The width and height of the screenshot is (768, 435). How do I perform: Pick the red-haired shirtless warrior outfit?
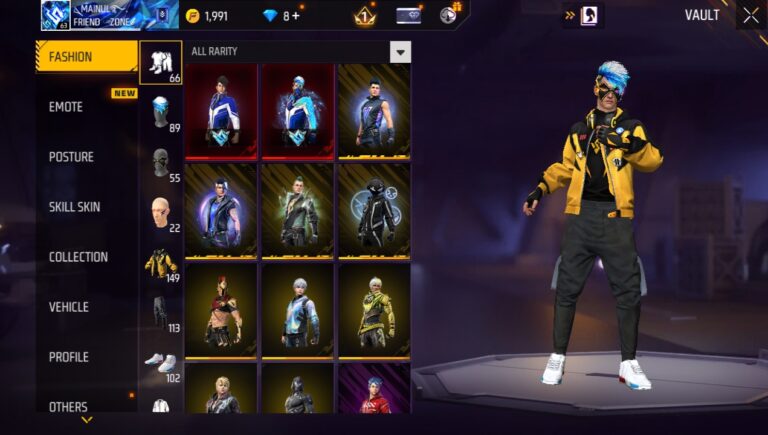pyautogui.click(x=221, y=310)
